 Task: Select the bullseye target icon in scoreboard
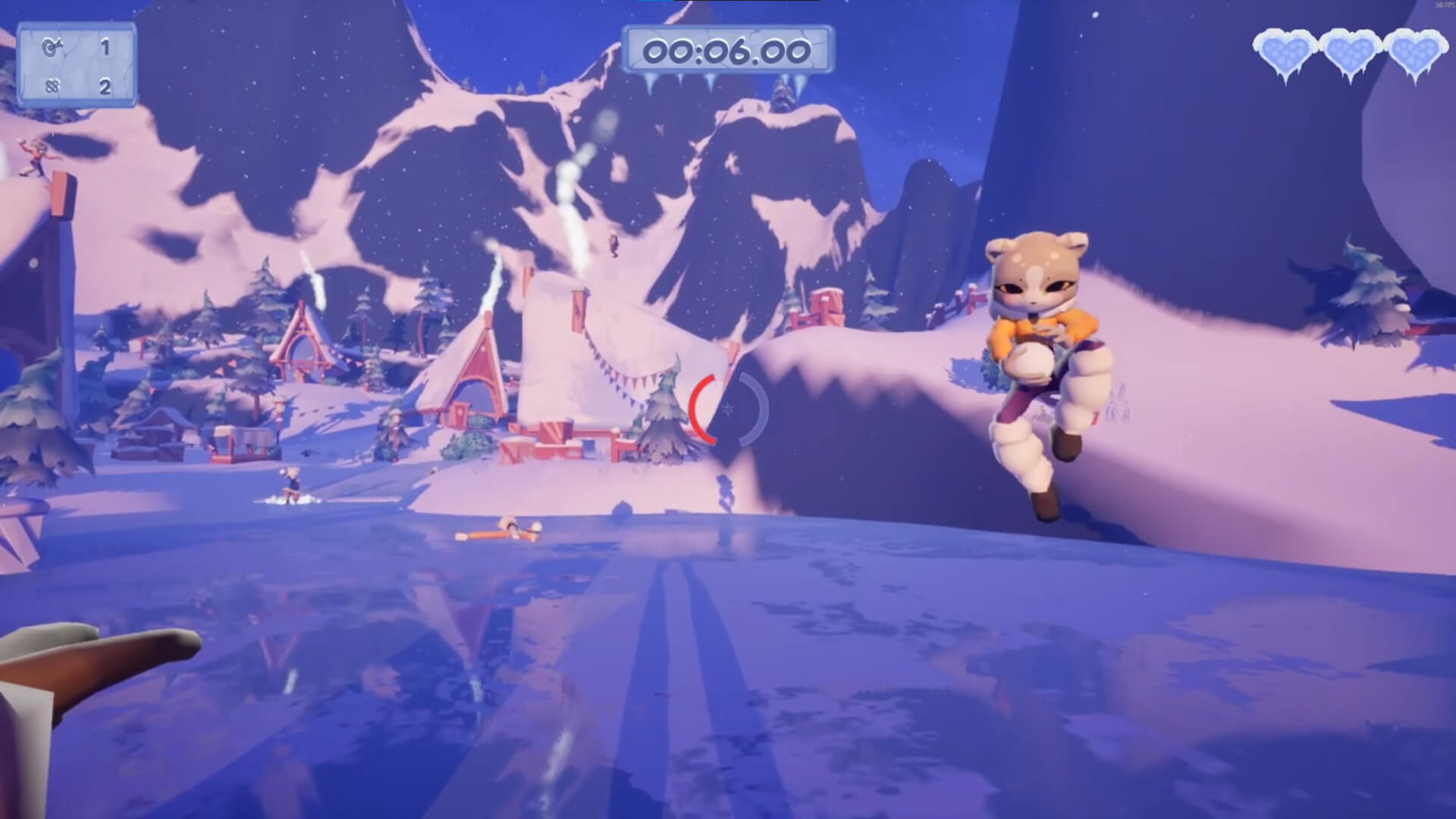(51, 47)
